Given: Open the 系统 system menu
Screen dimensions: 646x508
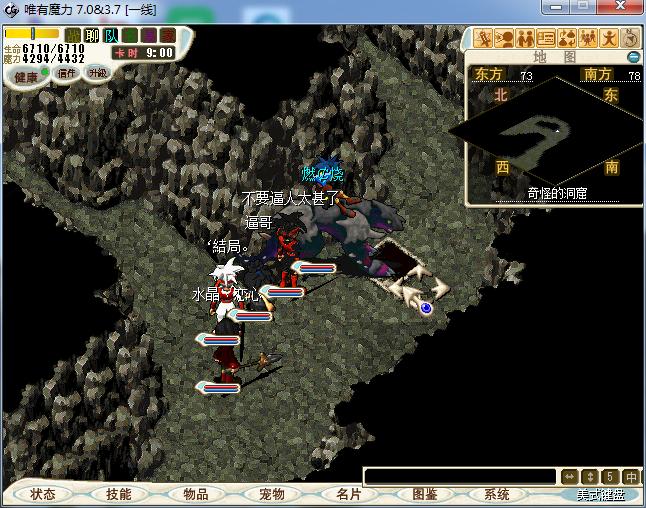Looking at the screenshot, I should tap(497, 494).
